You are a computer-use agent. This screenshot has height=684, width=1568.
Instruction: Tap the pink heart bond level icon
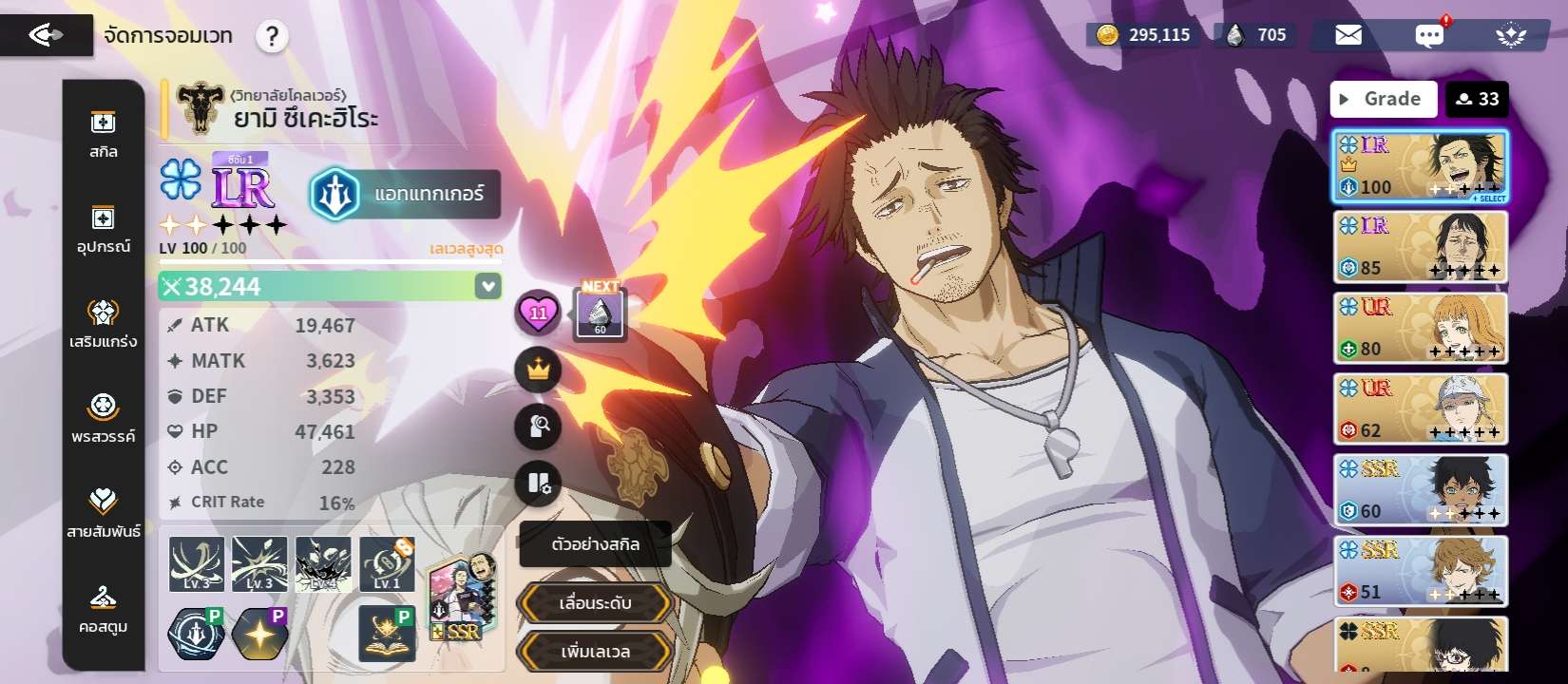pos(538,313)
